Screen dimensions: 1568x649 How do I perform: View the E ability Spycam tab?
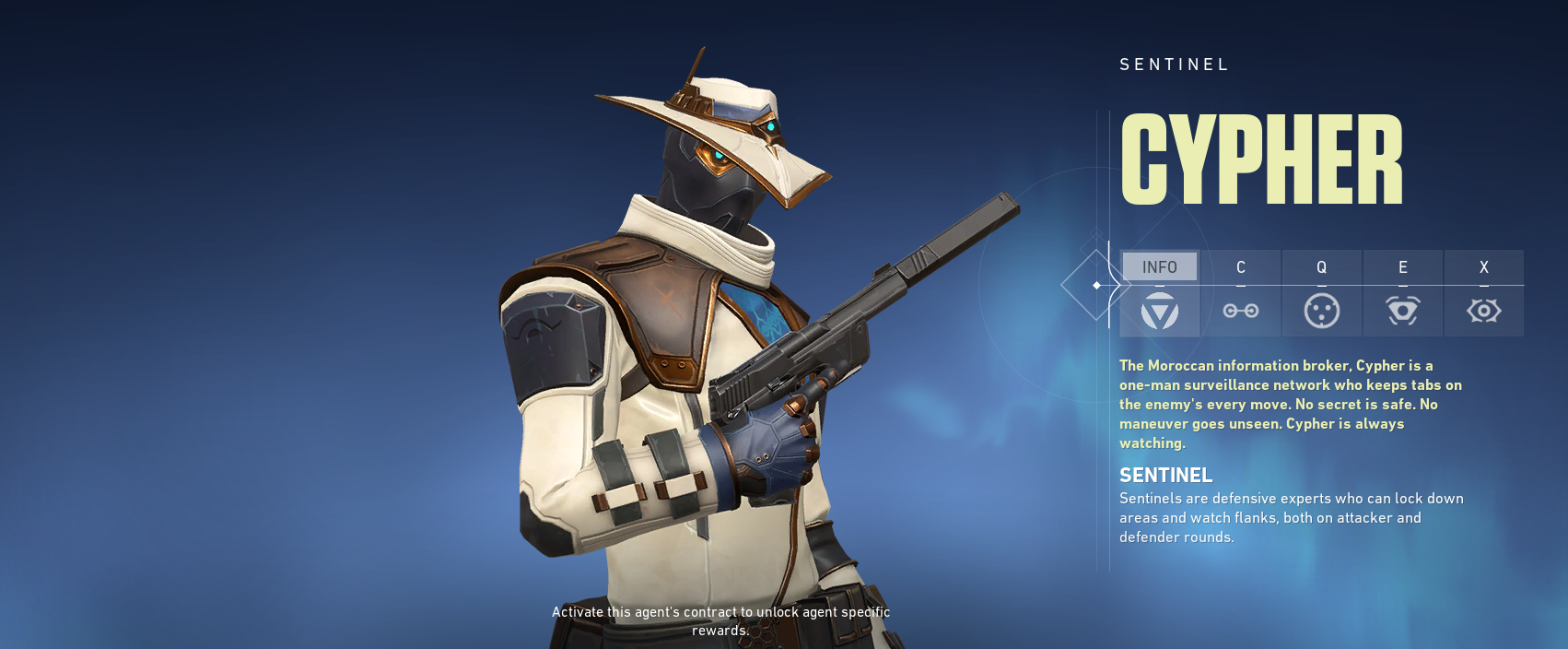point(1402,292)
